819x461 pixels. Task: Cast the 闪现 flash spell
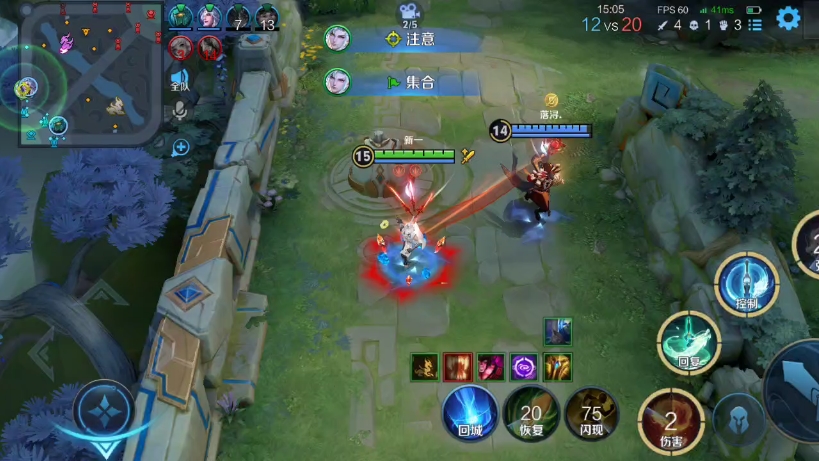tap(591, 412)
